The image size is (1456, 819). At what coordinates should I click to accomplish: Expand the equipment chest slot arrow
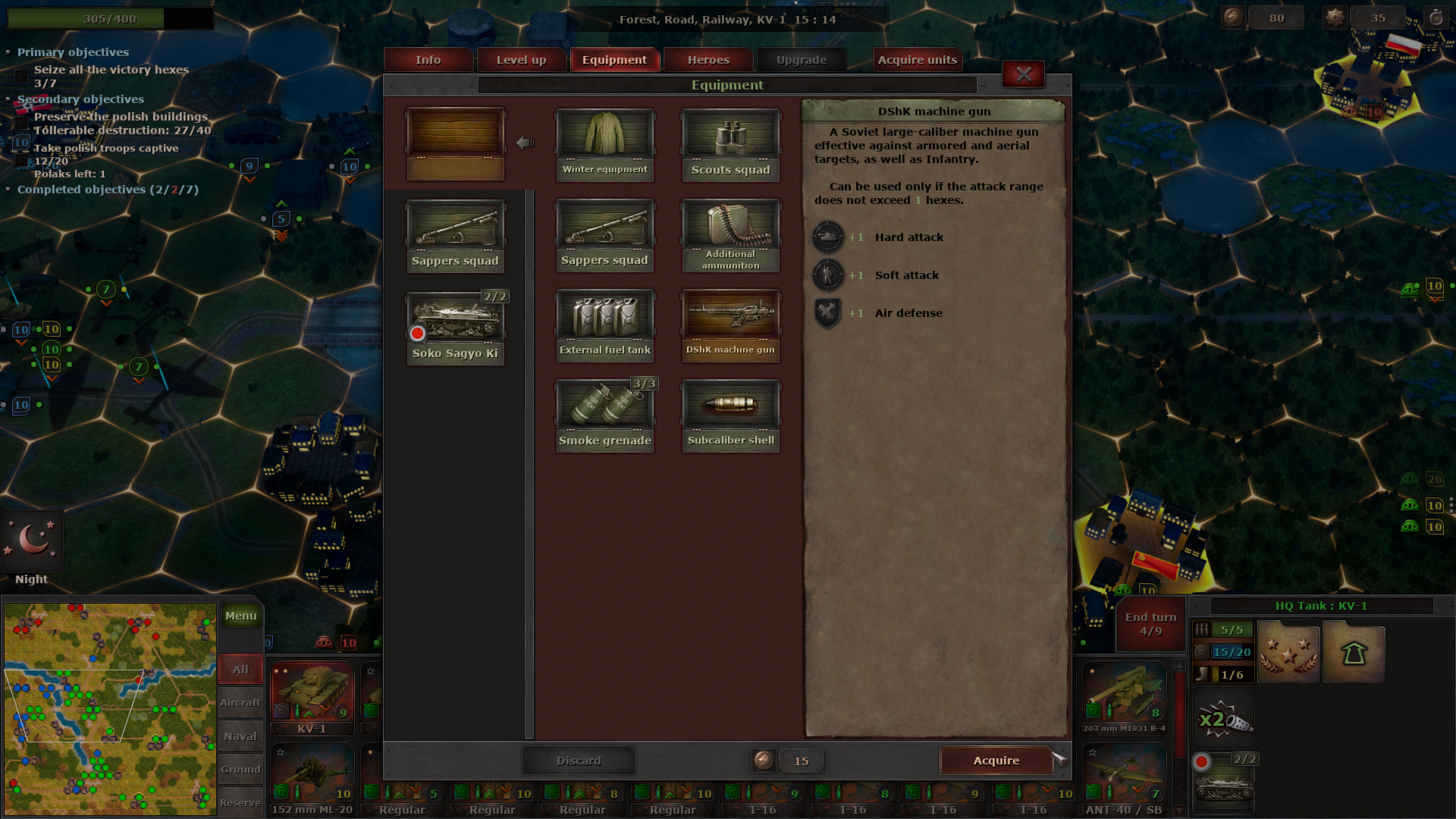coord(526,142)
